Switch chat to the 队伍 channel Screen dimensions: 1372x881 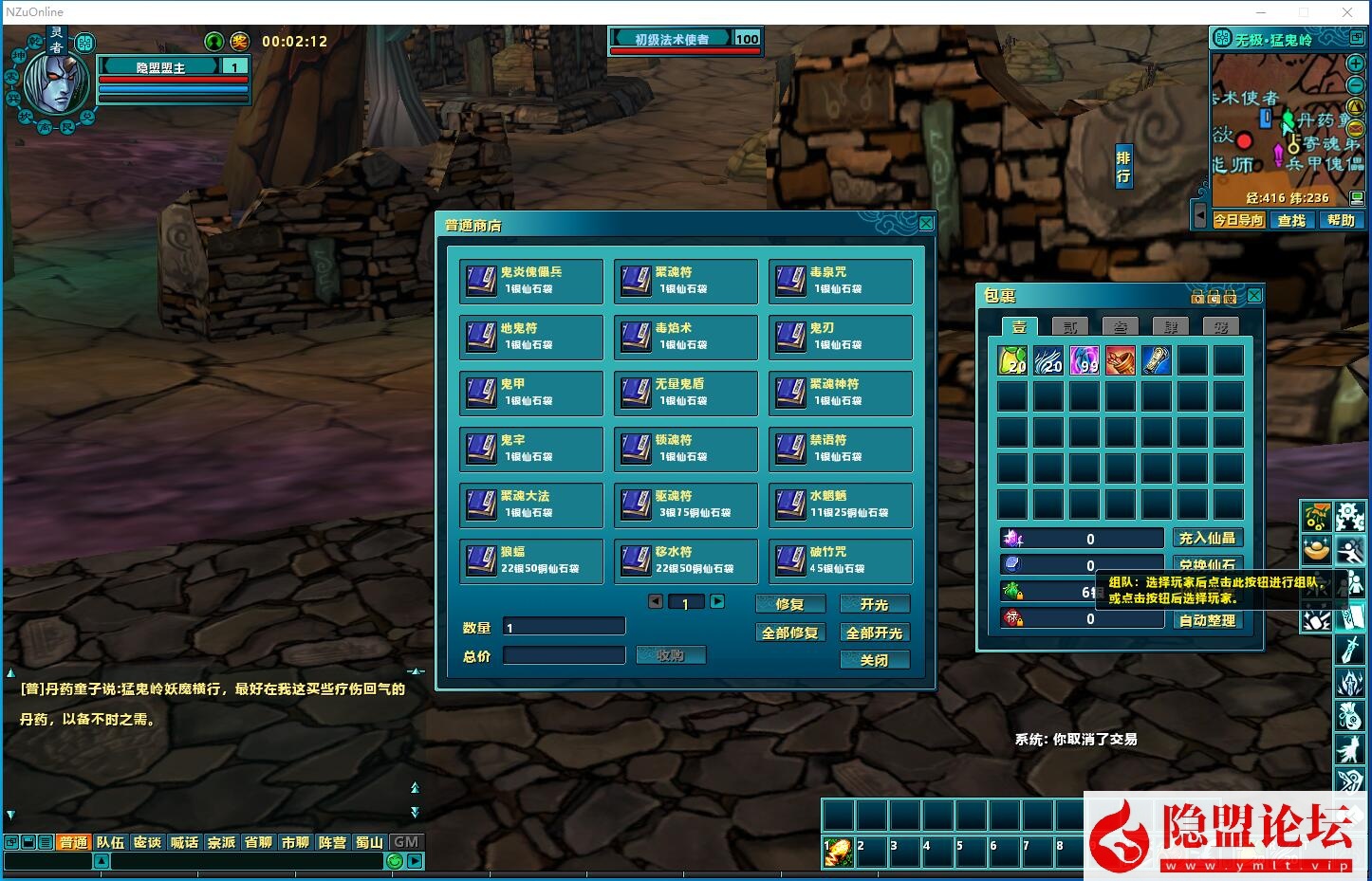(110, 842)
